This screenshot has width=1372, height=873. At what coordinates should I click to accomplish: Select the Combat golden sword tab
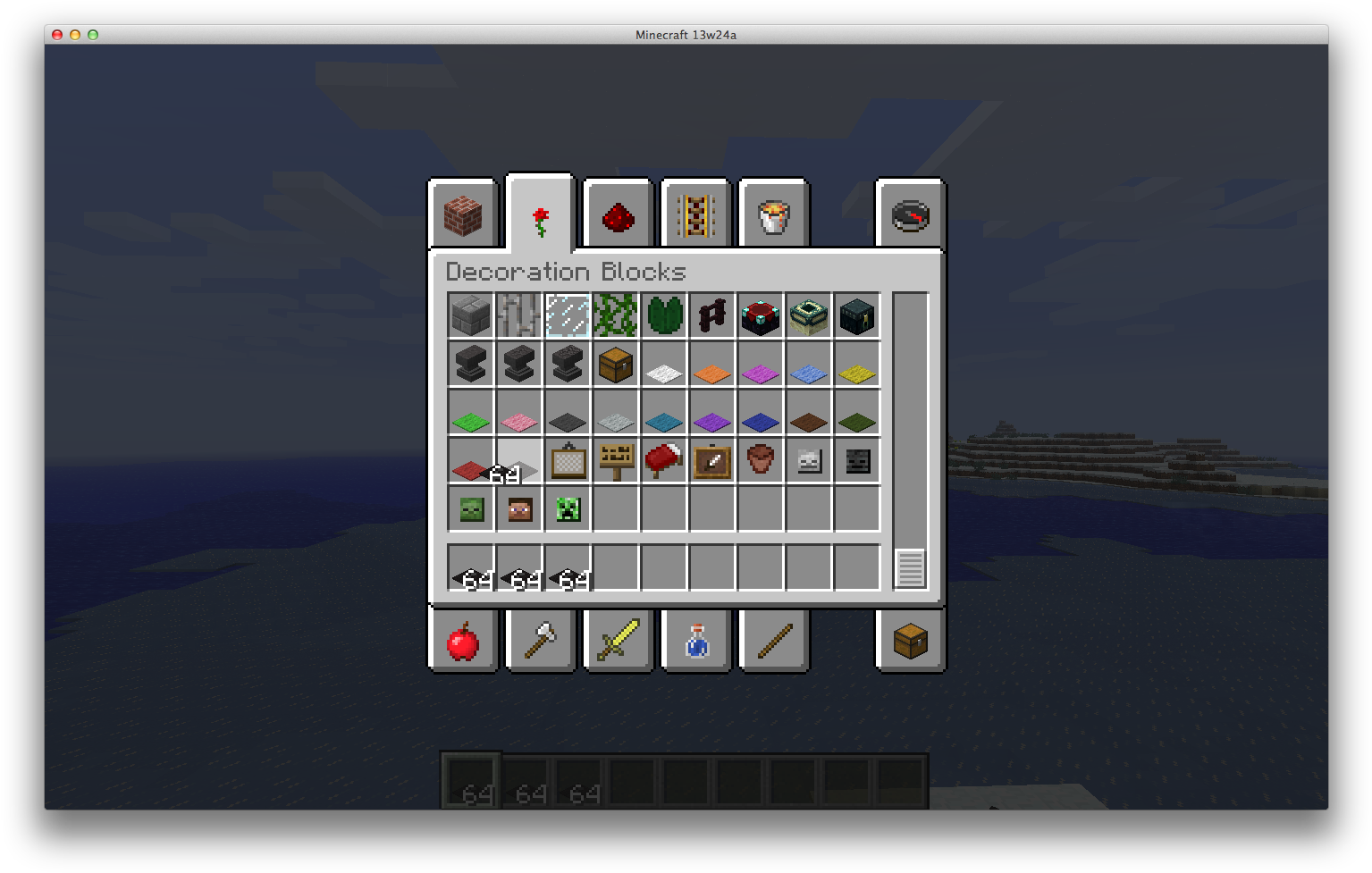(x=619, y=641)
